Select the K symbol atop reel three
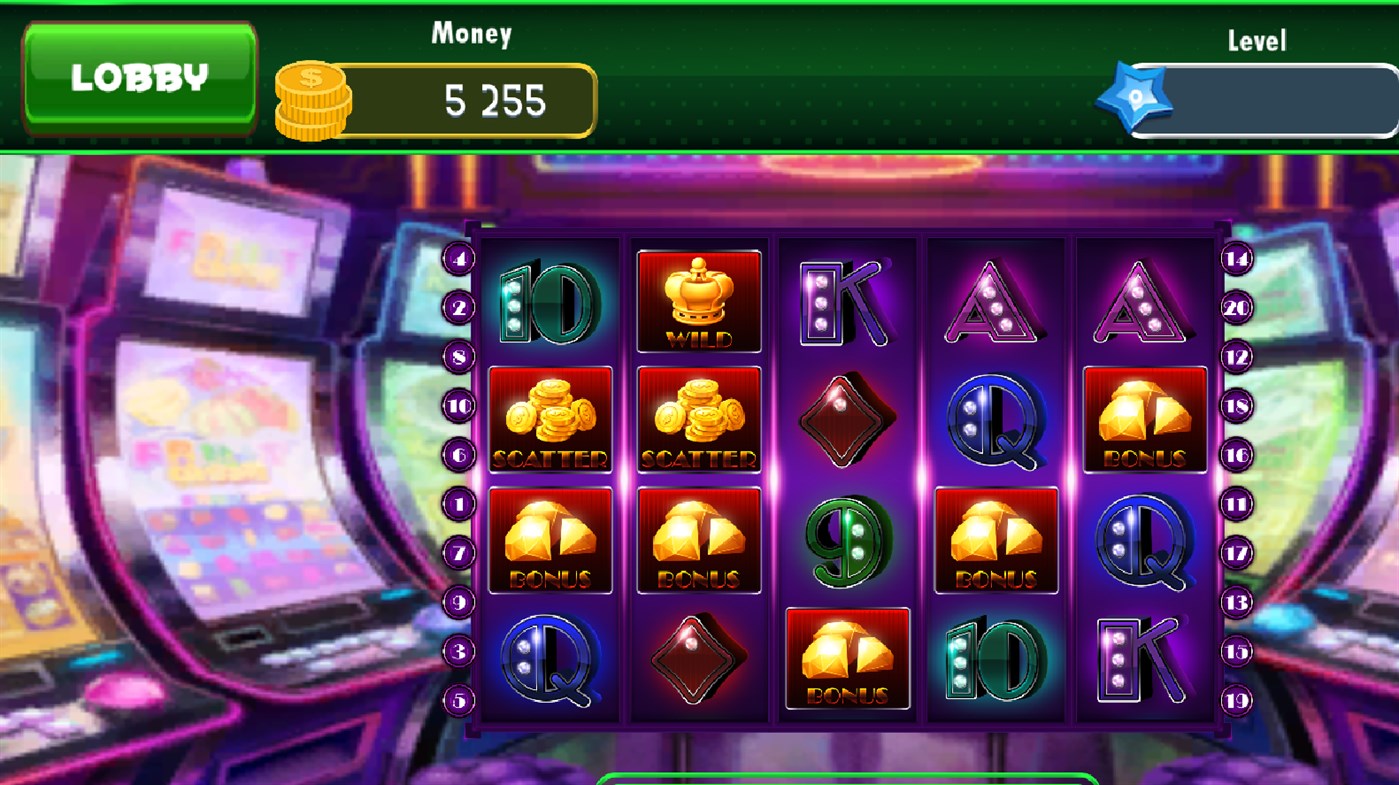 coord(847,301)
